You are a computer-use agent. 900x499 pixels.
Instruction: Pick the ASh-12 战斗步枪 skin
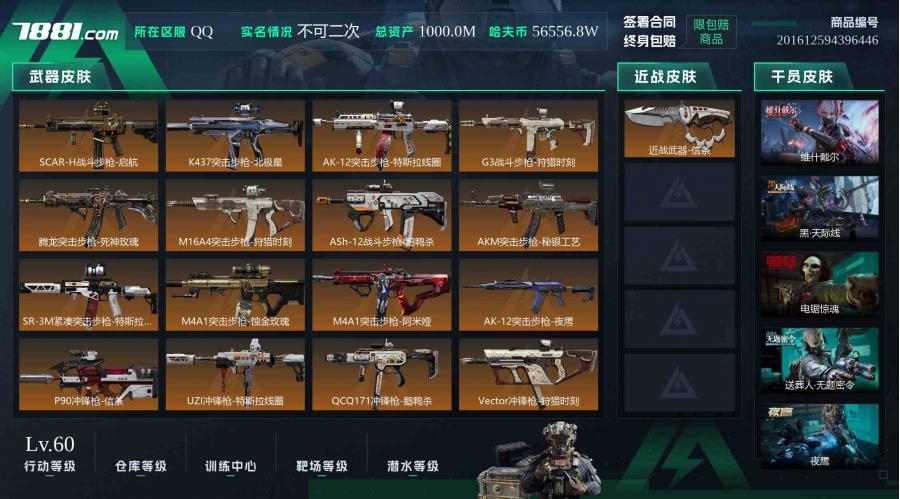[x=382, y=215]
